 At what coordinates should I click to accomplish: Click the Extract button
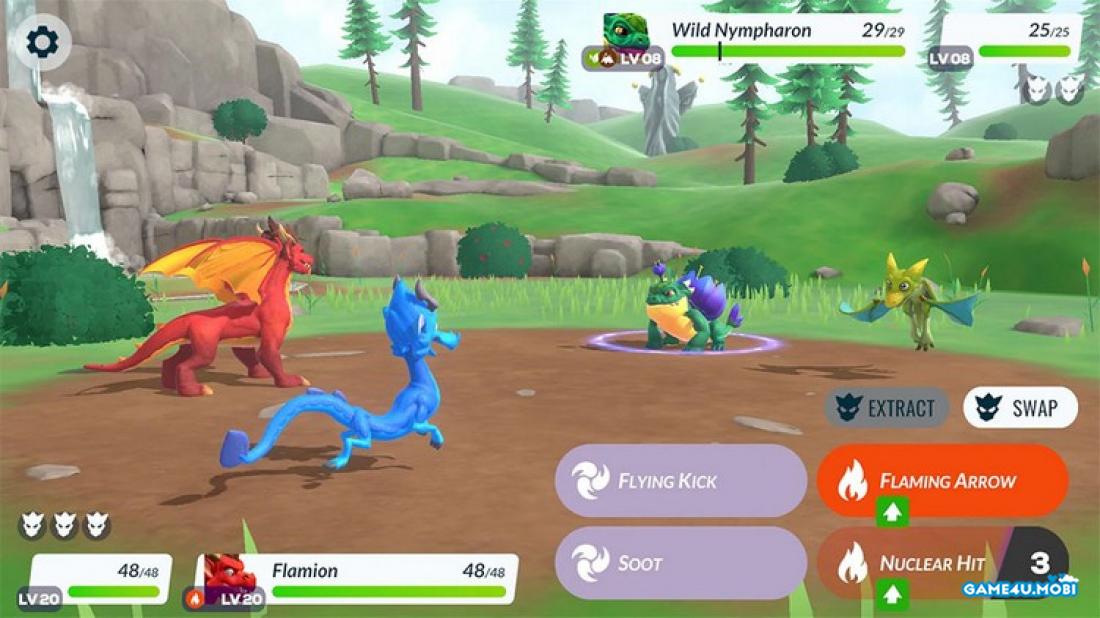(x=887, y=408)
